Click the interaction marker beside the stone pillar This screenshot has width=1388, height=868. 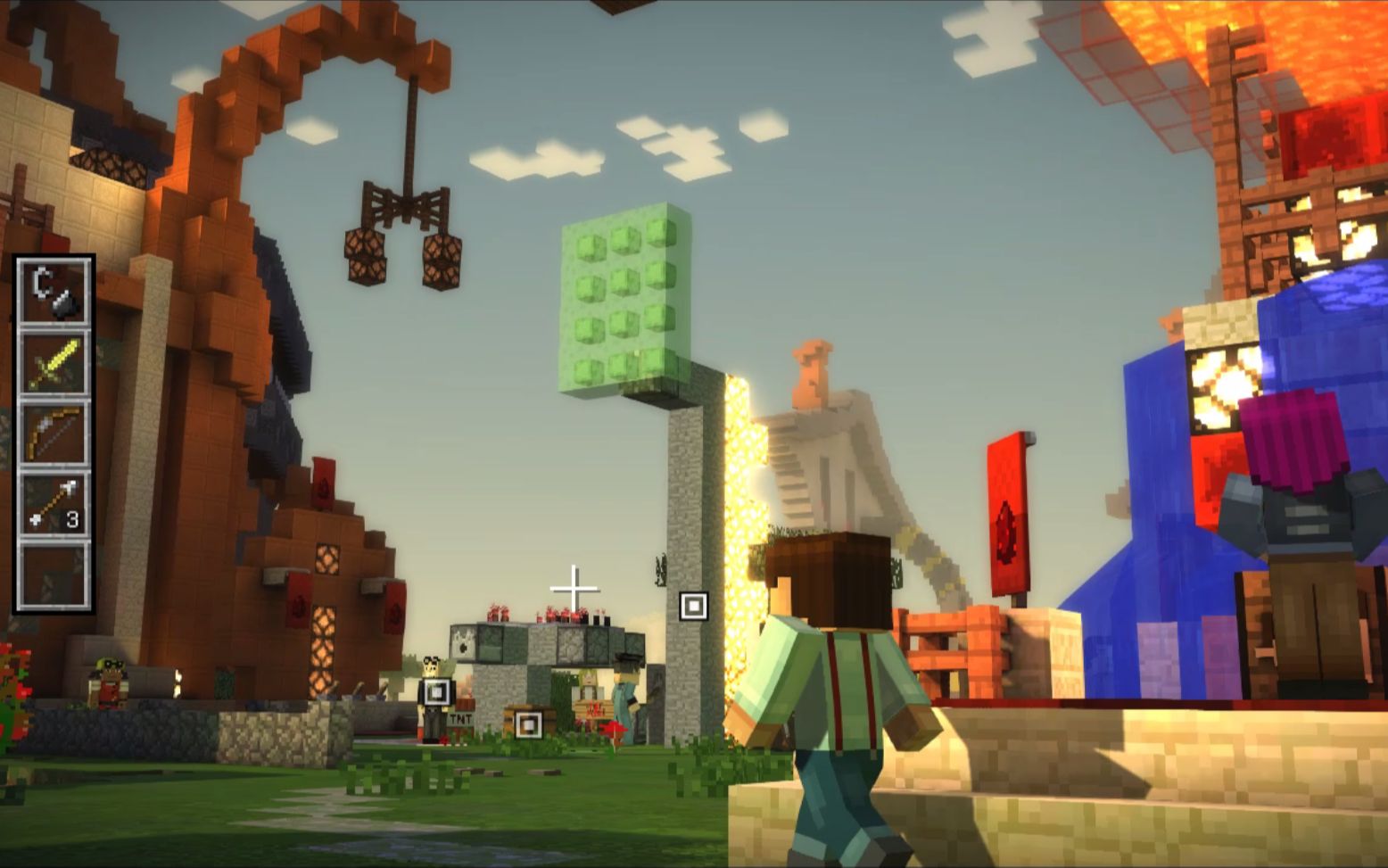click(x=694, y=606)
